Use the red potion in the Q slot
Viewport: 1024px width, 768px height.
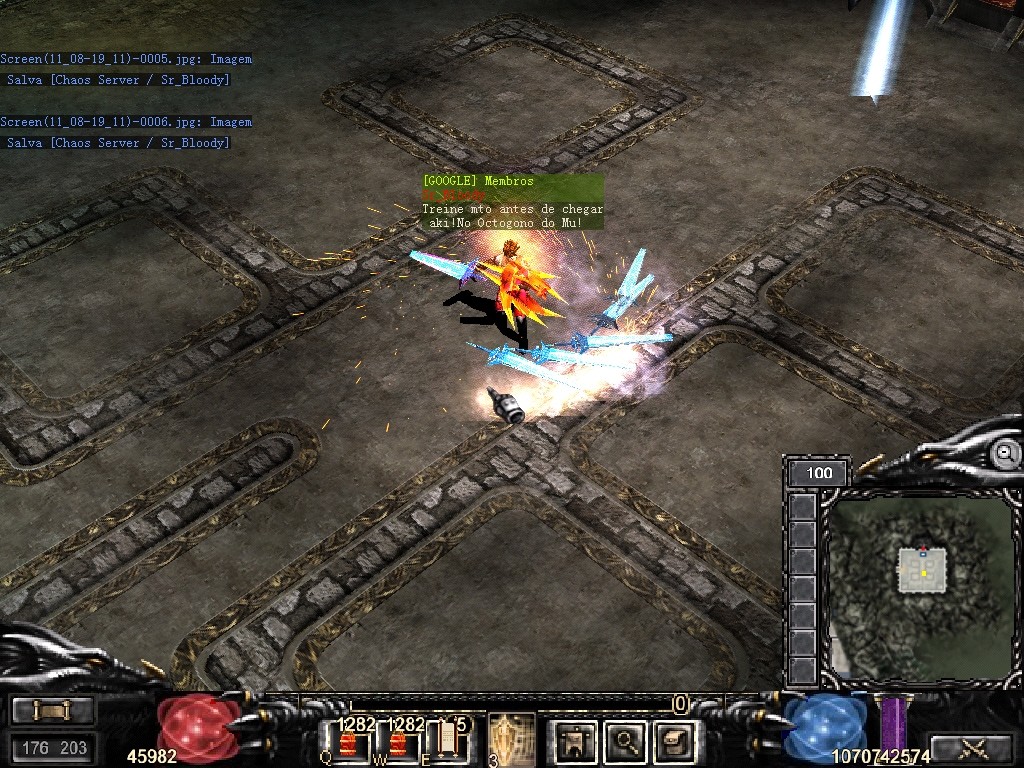(348, 743)
